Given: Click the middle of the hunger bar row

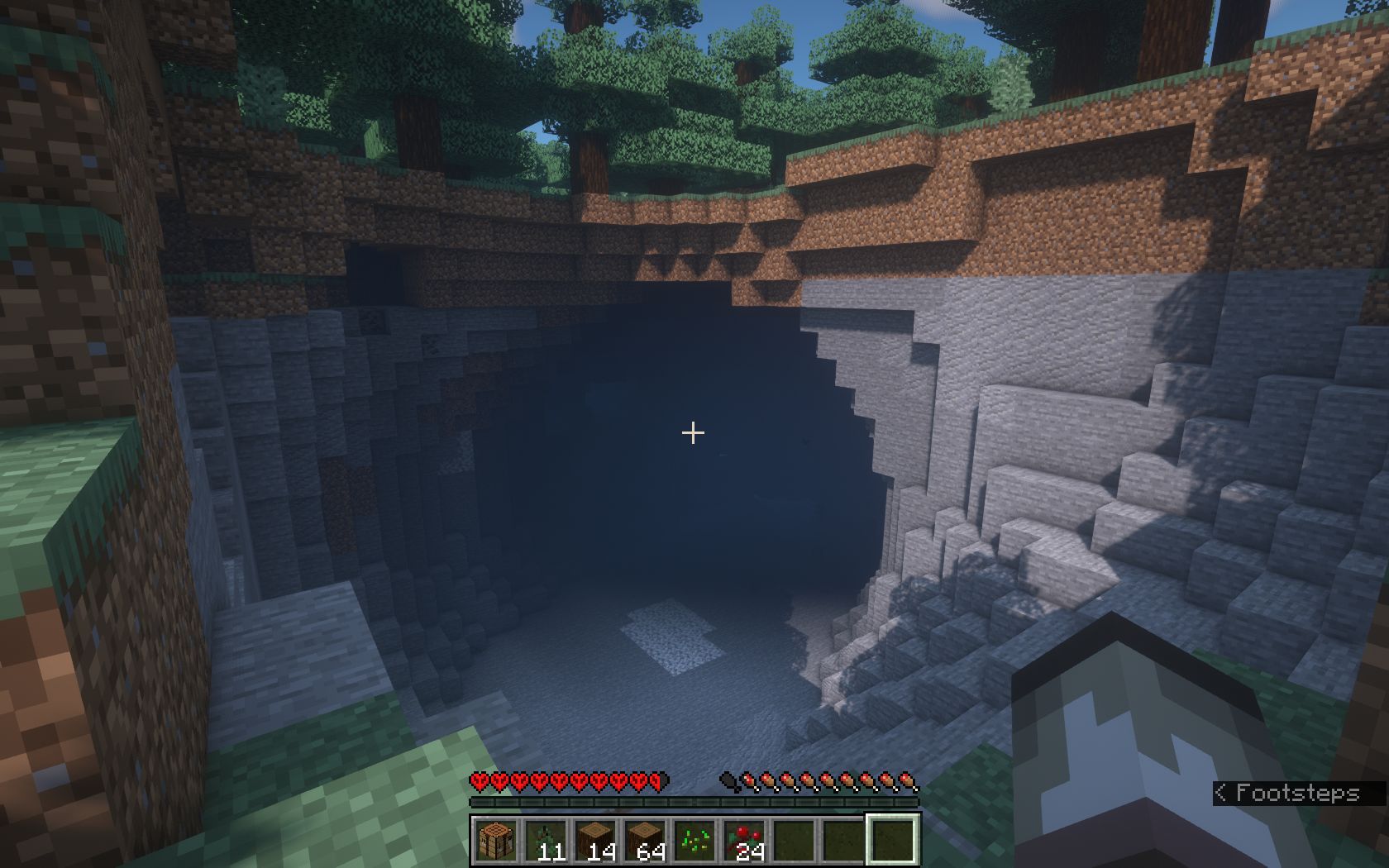Looking at the screenshot, I should click(x=819, y=780).
